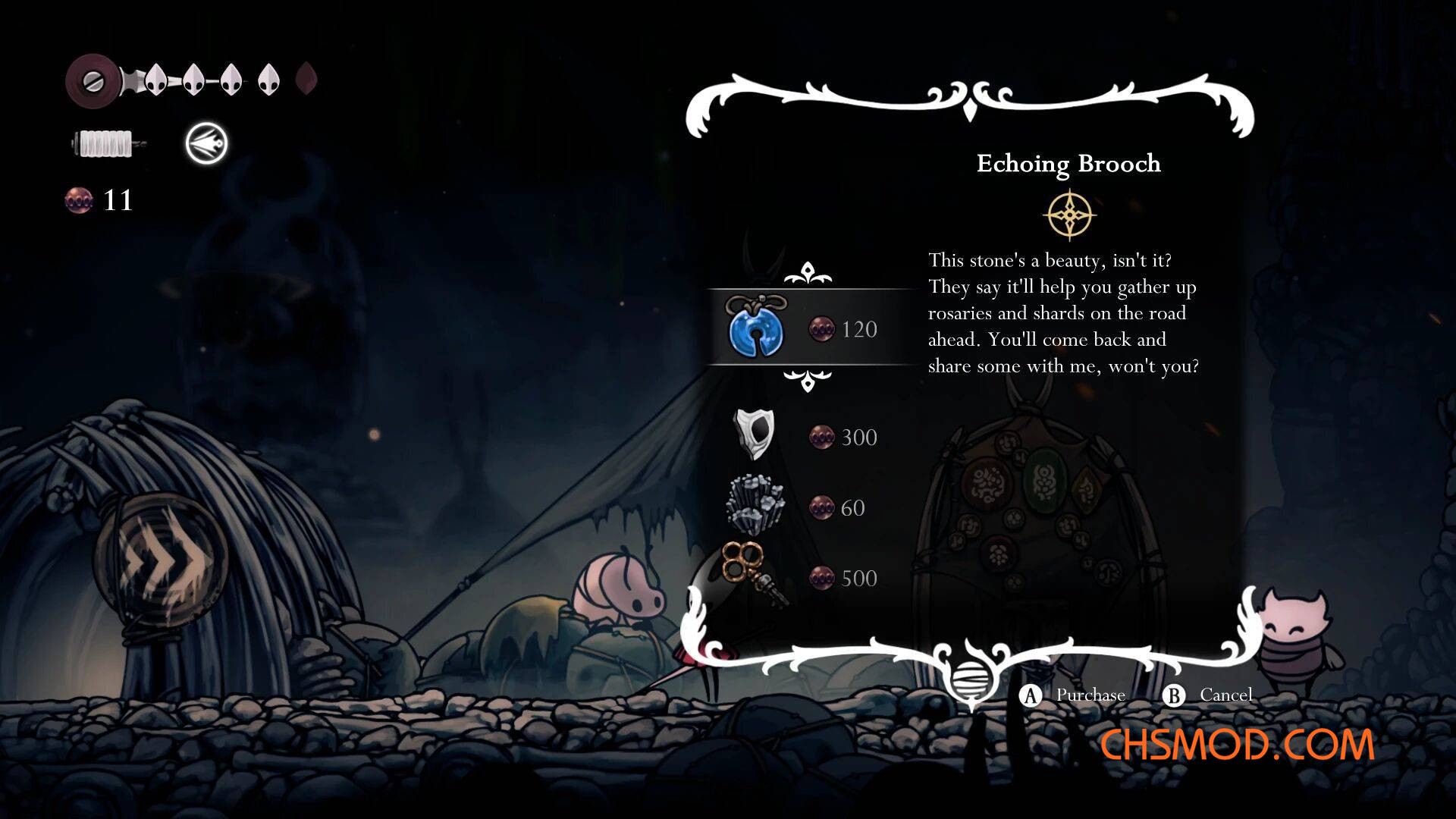Select the shard bundle priced at 60
This screenshot has width=1456, height=819.
[755, 505]
